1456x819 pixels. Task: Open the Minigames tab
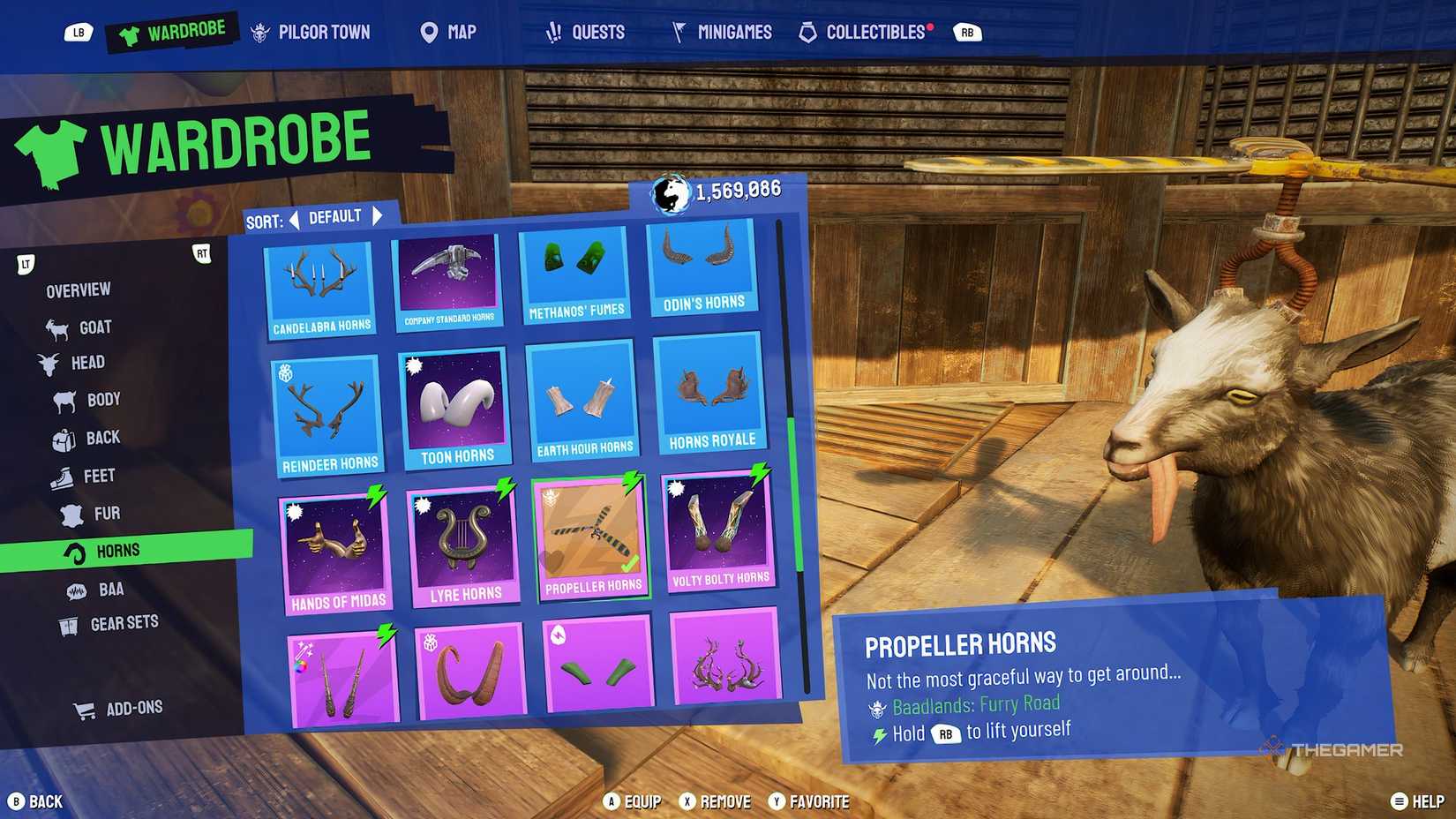[722, 32]
